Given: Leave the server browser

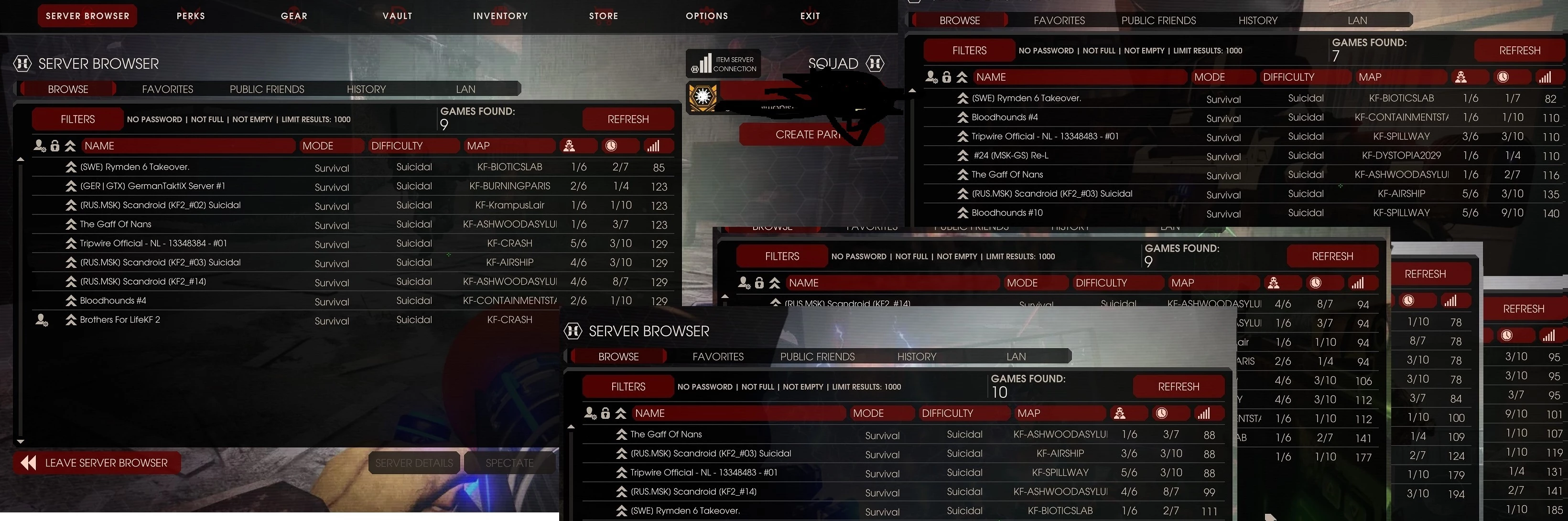Looking at the screenshot, I should pyautogui.click(x=97, y=463).
